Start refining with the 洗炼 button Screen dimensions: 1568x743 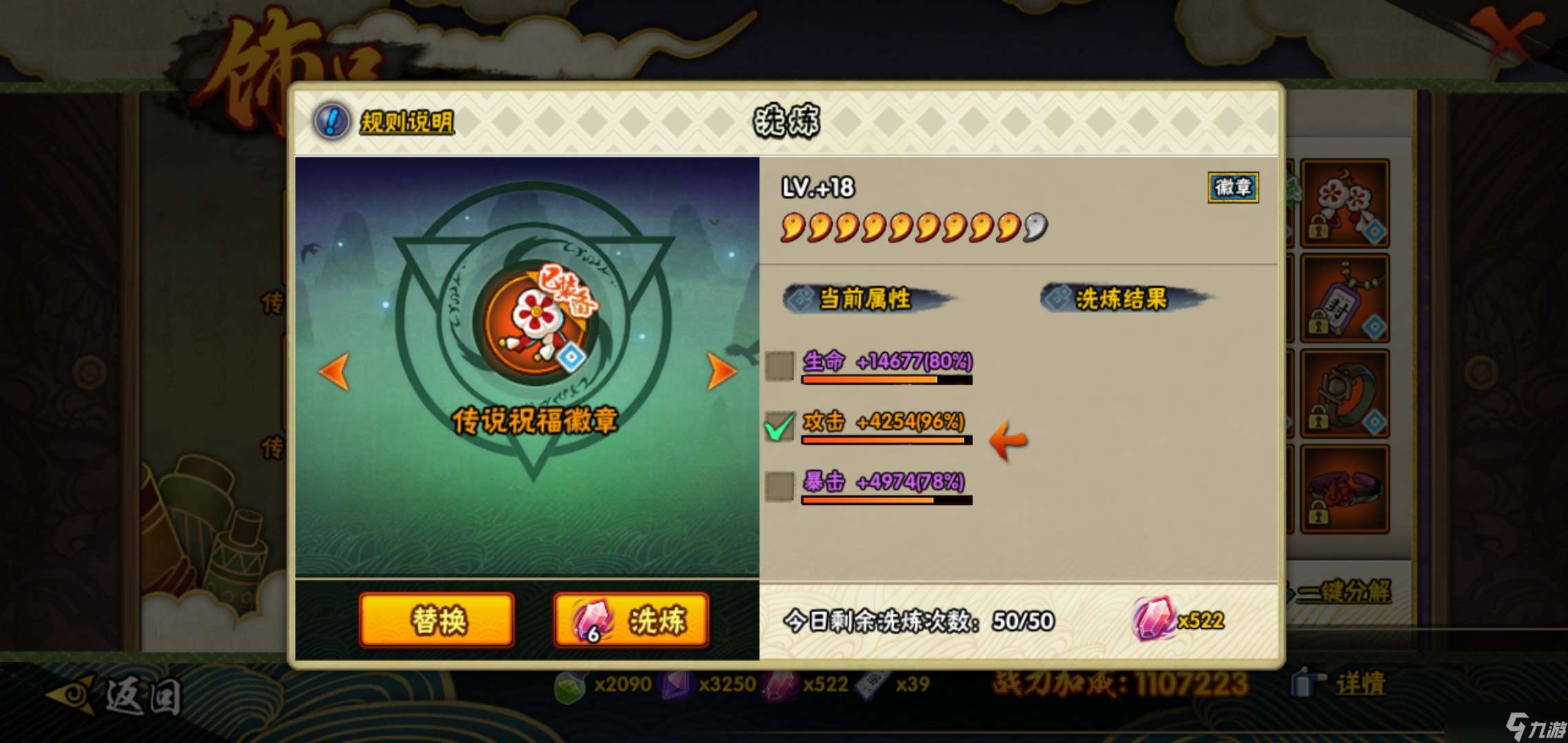(x=631, y=621)
